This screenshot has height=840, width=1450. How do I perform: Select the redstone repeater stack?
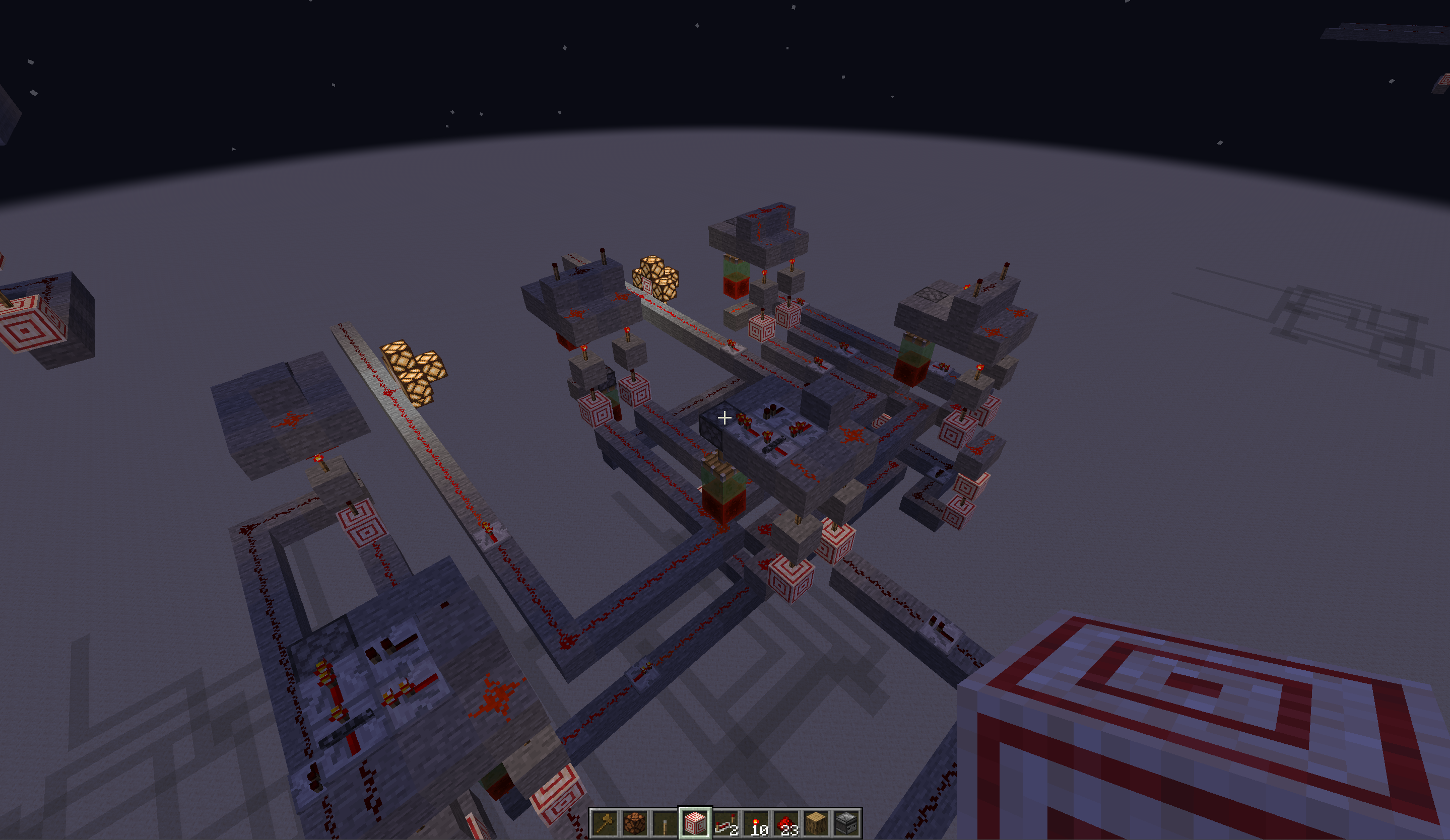pos(726,823)
